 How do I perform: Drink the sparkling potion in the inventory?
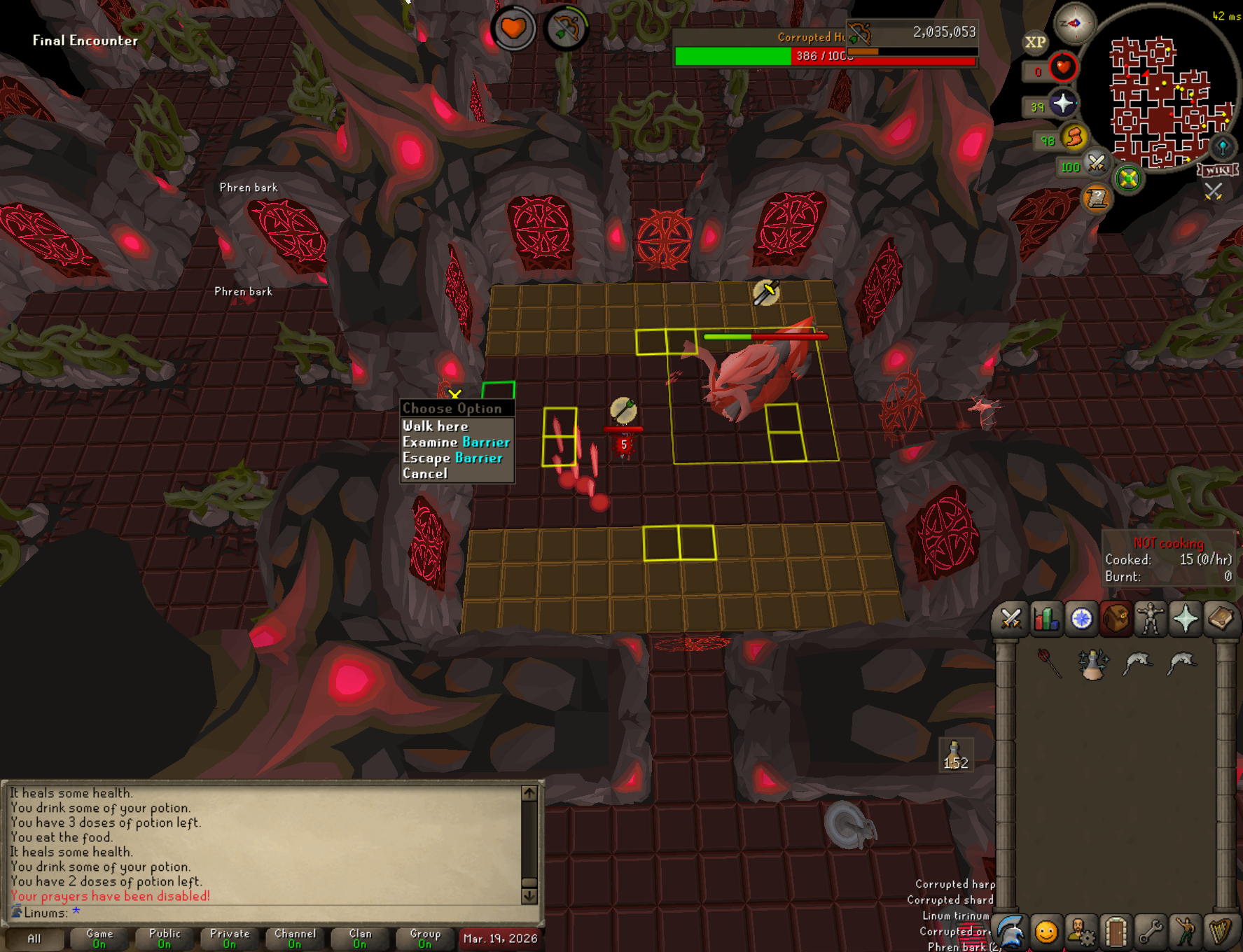pyautogui.click(x=1092, y=664)
